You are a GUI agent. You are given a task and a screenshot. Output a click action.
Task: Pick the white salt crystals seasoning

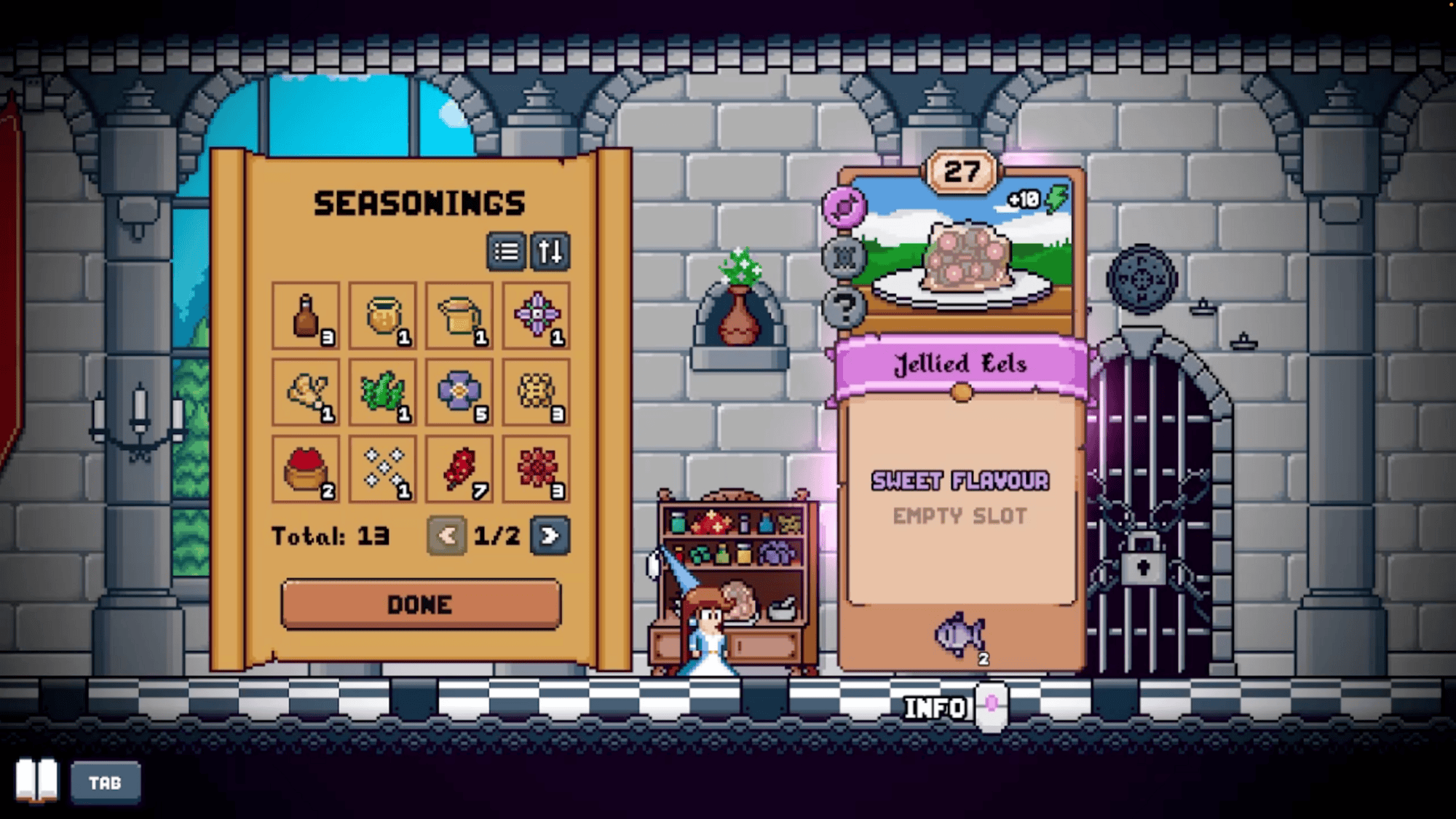click(383, 470)
